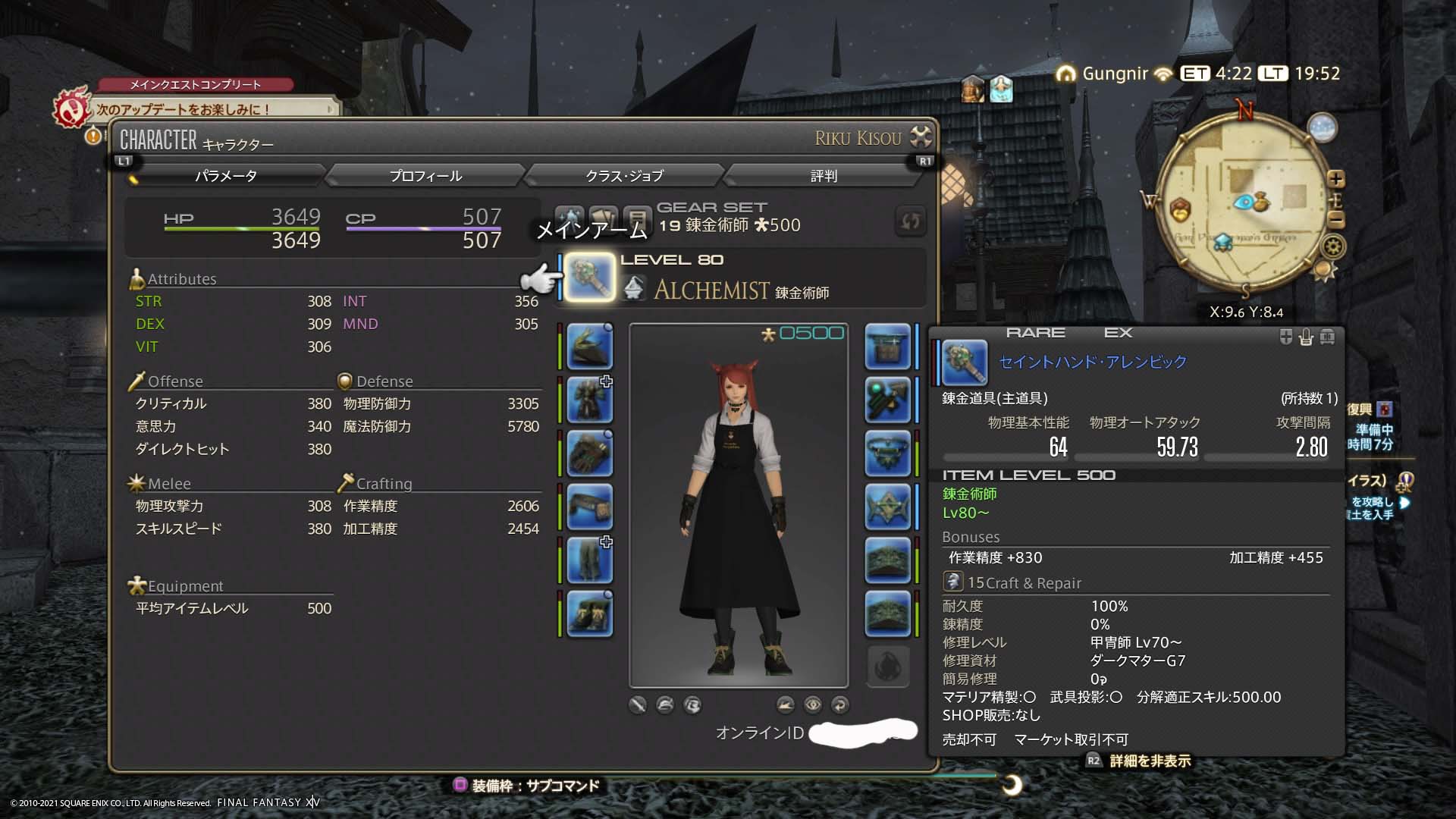The height and width of the screenshot is (819, 1456).
Task: Toggle the eye display button under character
Action: (812, 704)
